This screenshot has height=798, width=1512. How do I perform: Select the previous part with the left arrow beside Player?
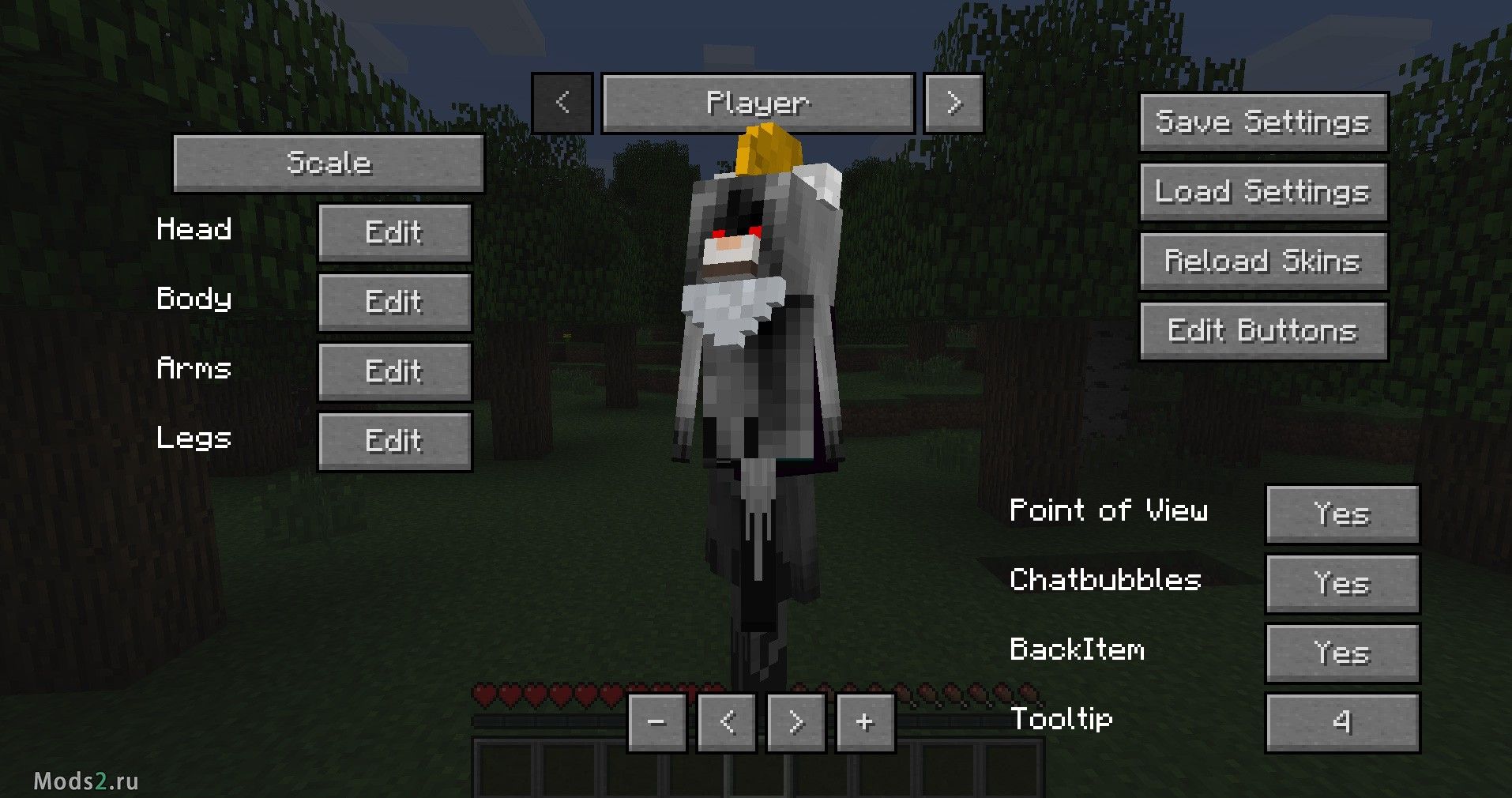(x=563, y=102)
